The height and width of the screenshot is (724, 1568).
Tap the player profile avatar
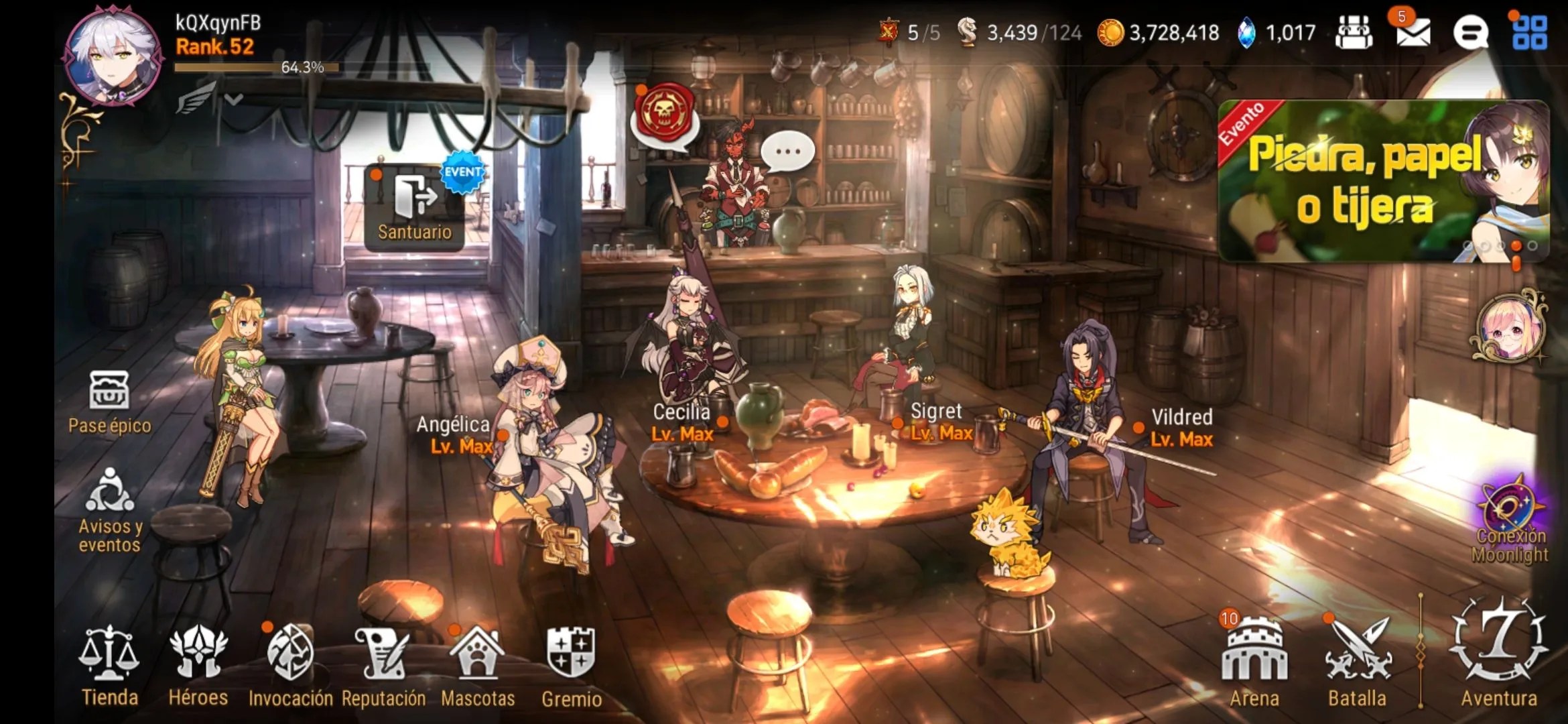click(x=113, y=55)
